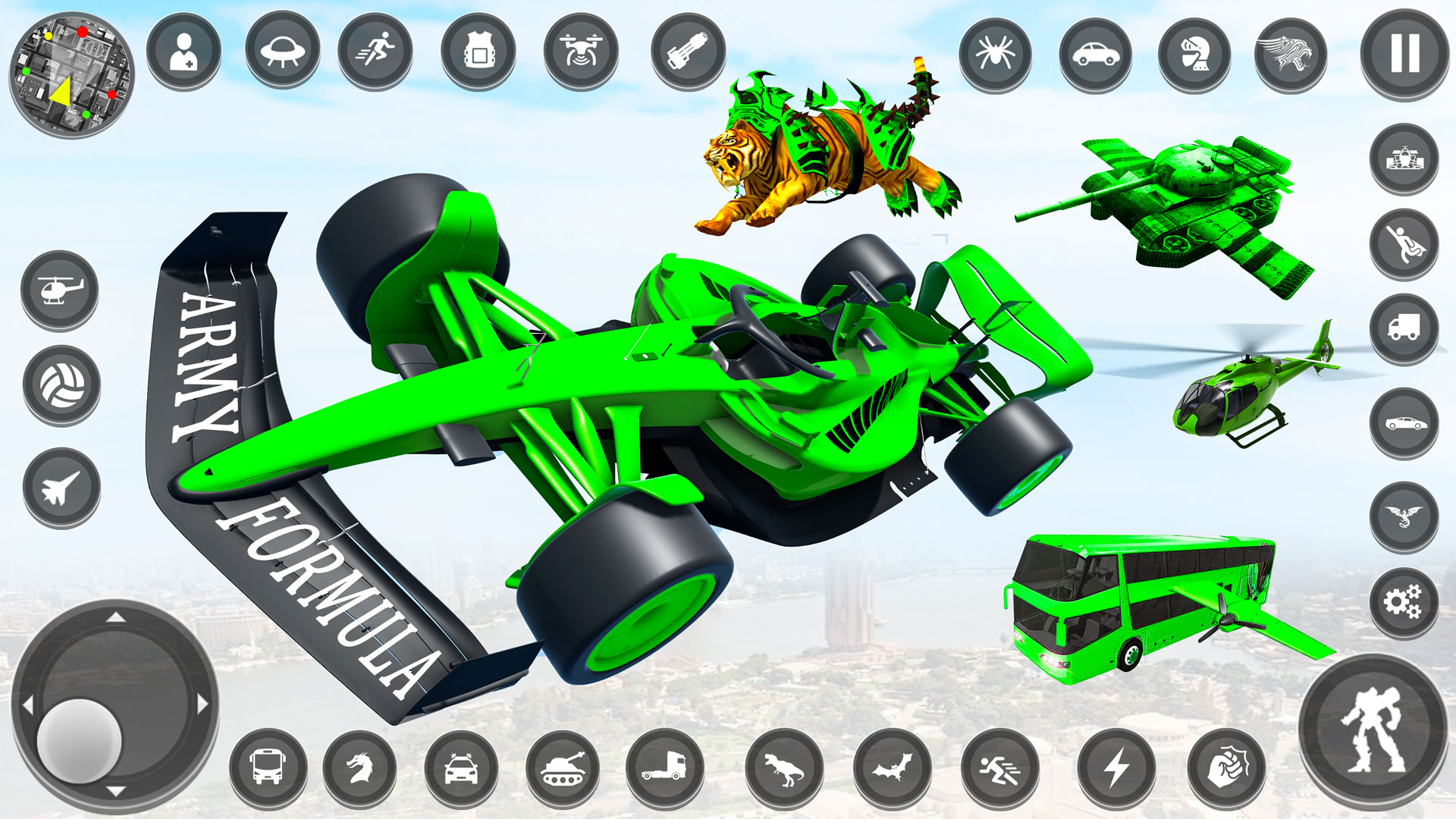1456x819 pixels.
Task: Select the spider transformation icon
Action: pos(997,52)
